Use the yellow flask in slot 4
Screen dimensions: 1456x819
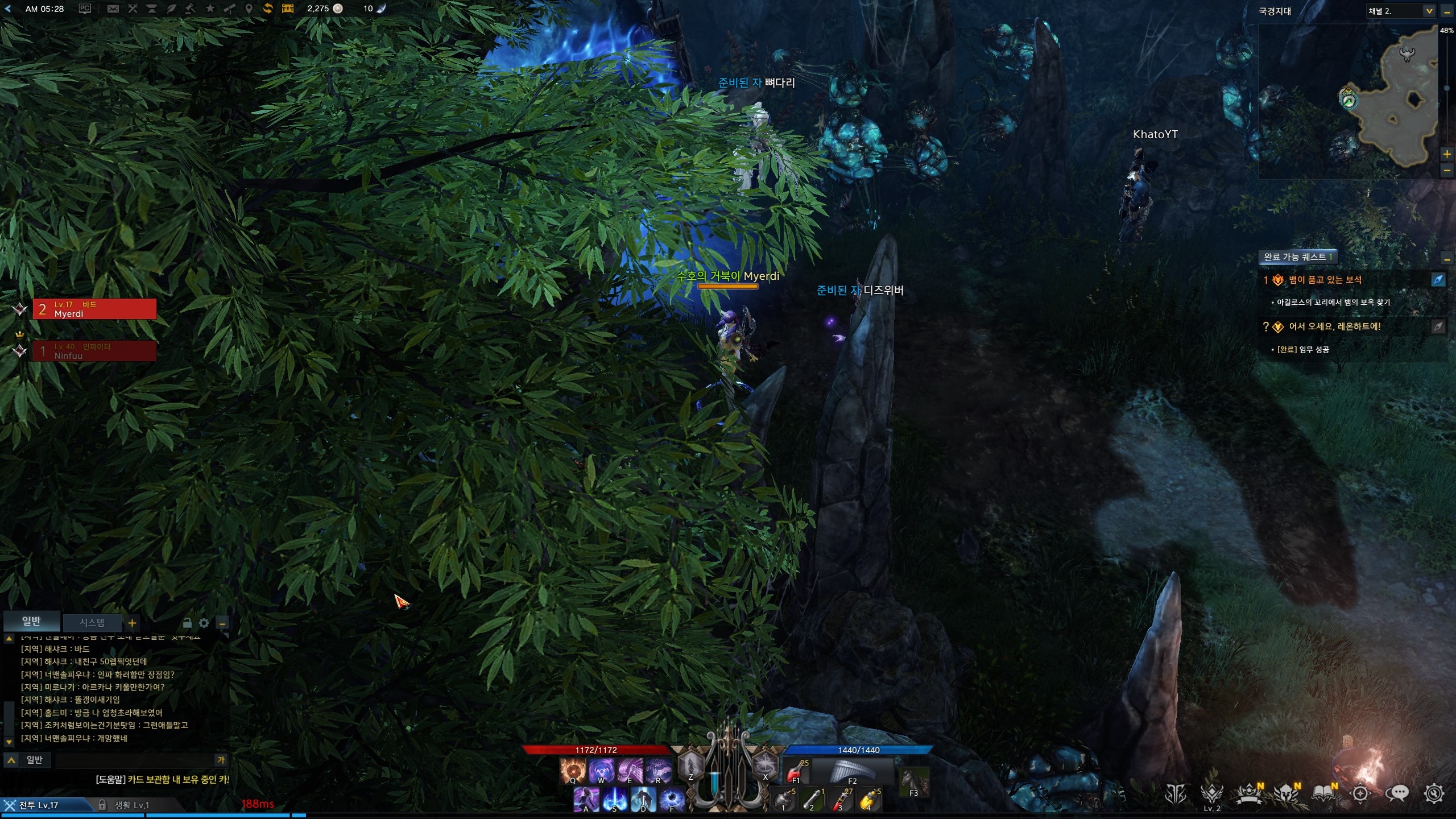point(868,800)
